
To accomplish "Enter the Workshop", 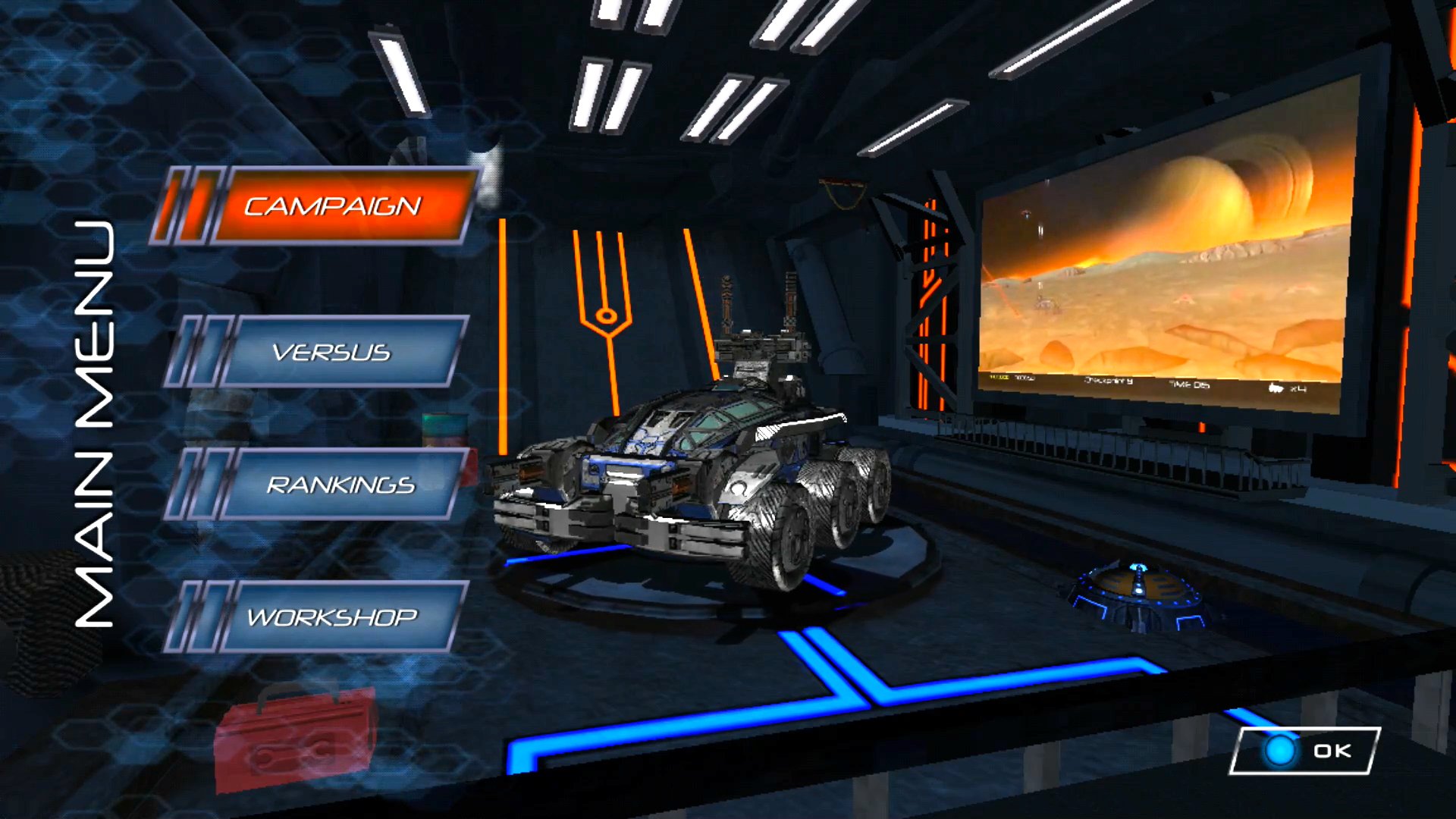I will point(332,617).
